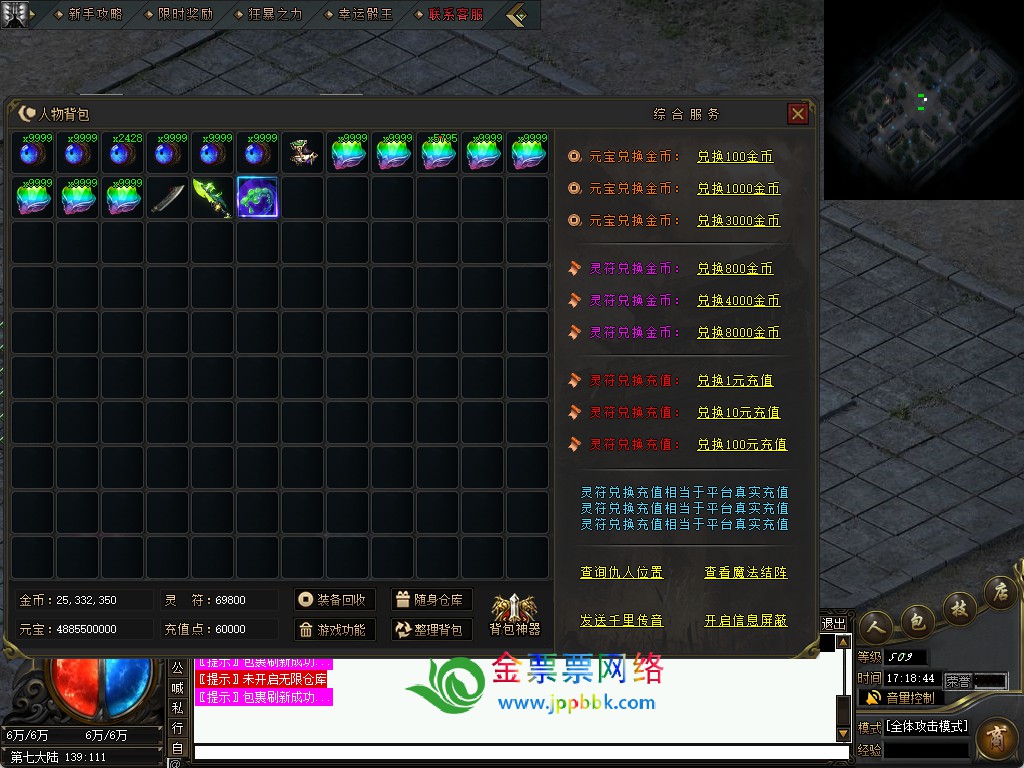Screen dimensions: 1024x768
Task: Open the 音量控制 volume control
Action: click(x=900, y=697)
